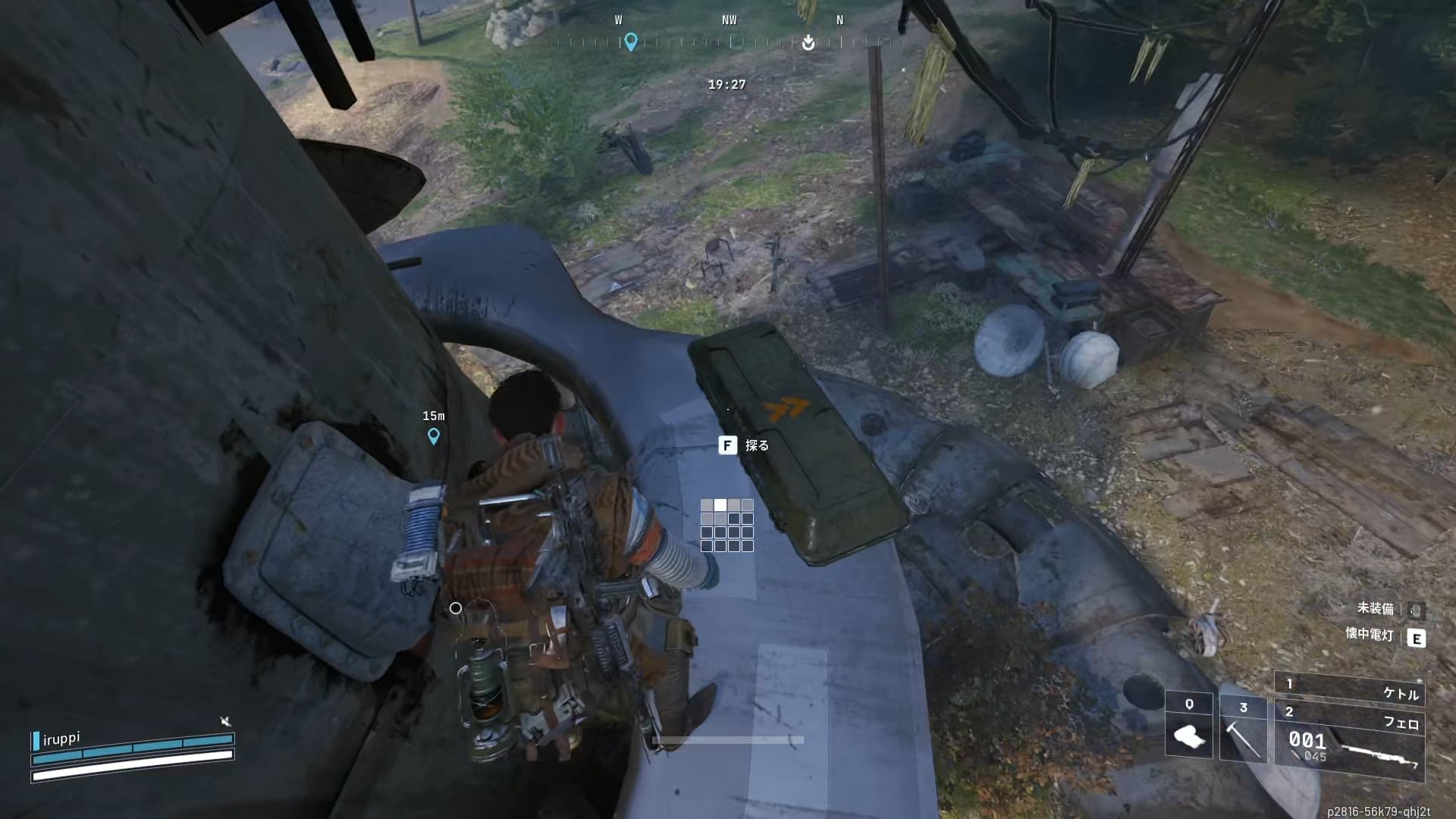Click the blue waypoint pin on the compass
1456x819 pixels.
[x=630, y=42]
